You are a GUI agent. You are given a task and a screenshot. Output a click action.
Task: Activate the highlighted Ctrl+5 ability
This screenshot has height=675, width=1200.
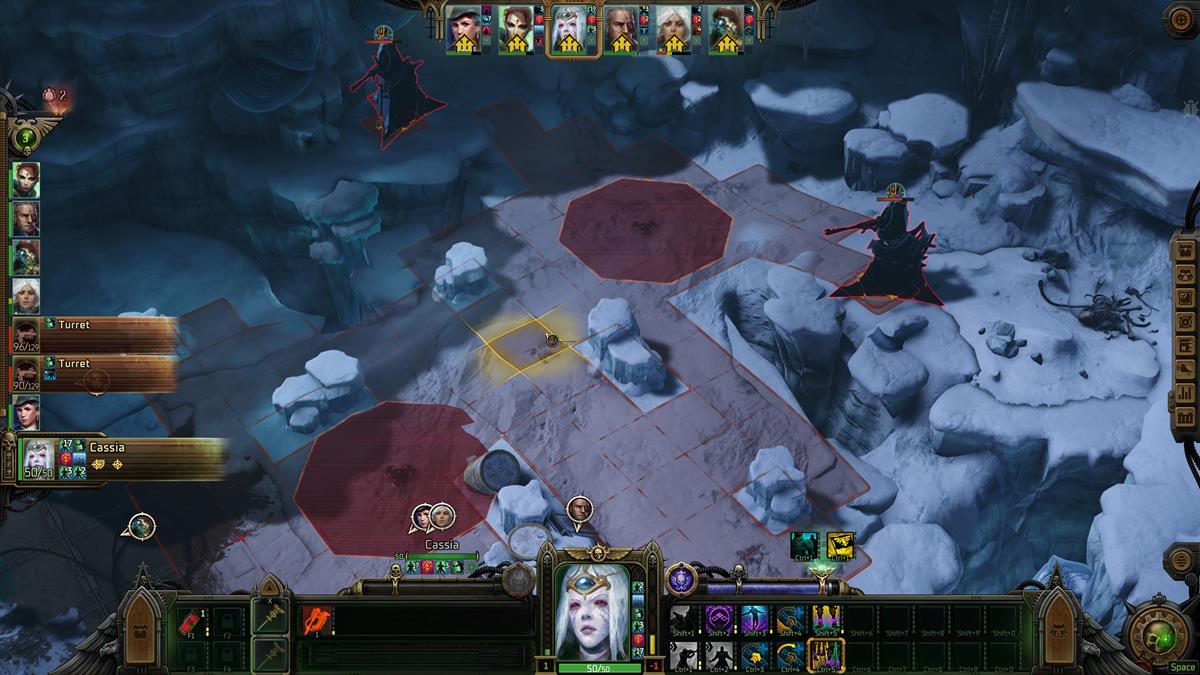click(826, 654)
